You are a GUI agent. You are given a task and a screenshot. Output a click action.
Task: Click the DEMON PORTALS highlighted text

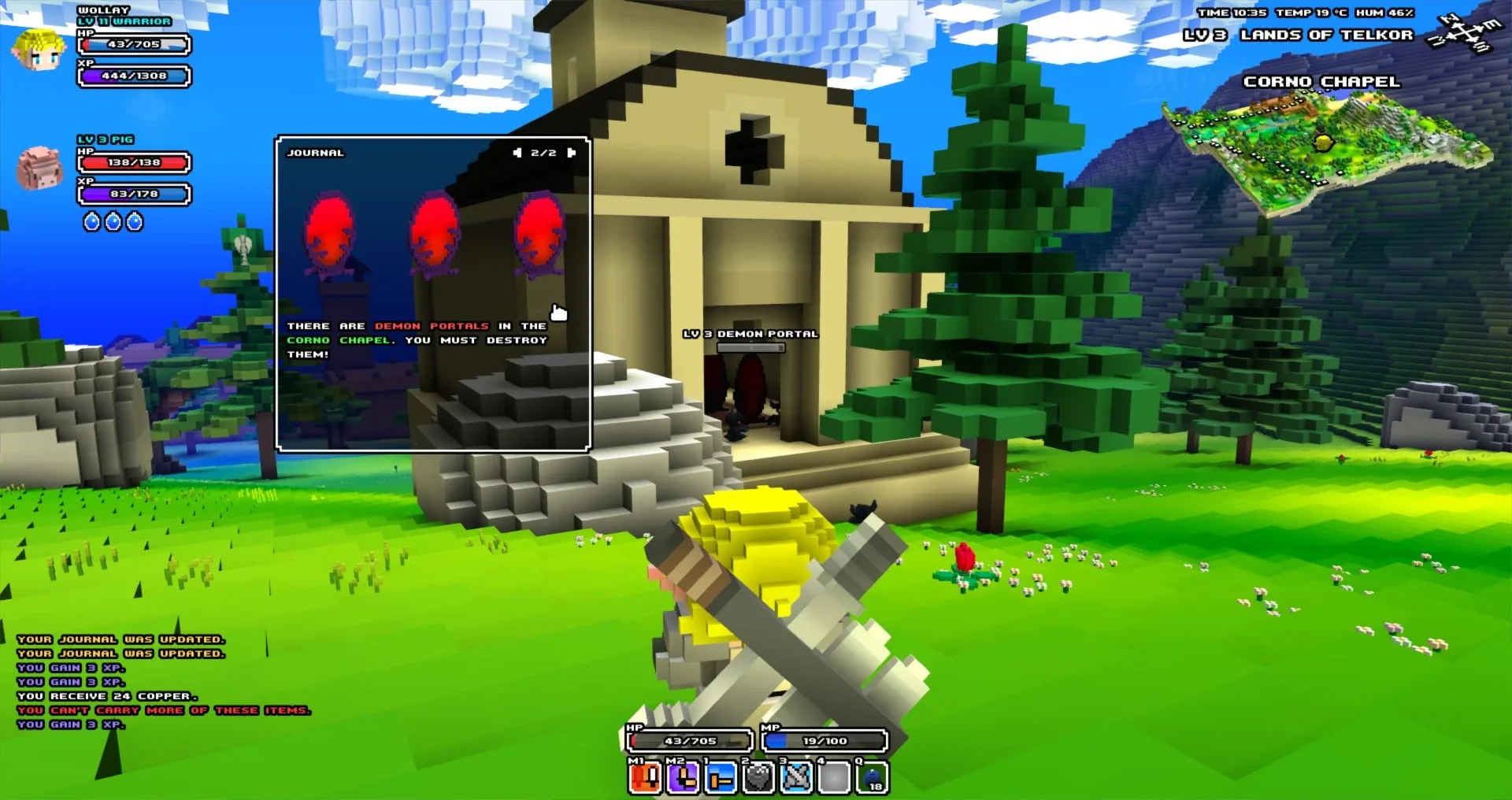click(430, 325)
